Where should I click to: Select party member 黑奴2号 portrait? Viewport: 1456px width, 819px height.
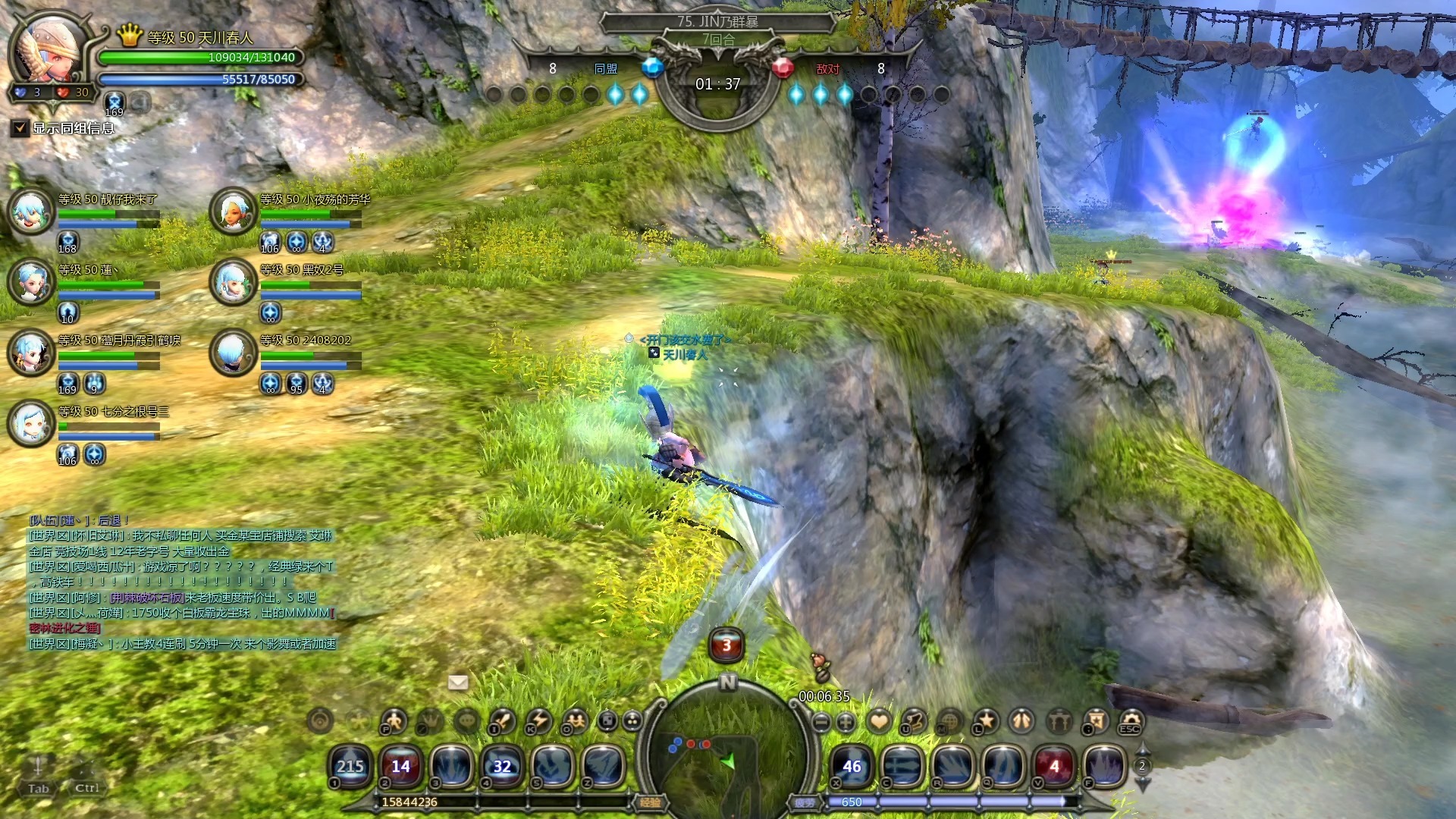[x=233, y=282]
